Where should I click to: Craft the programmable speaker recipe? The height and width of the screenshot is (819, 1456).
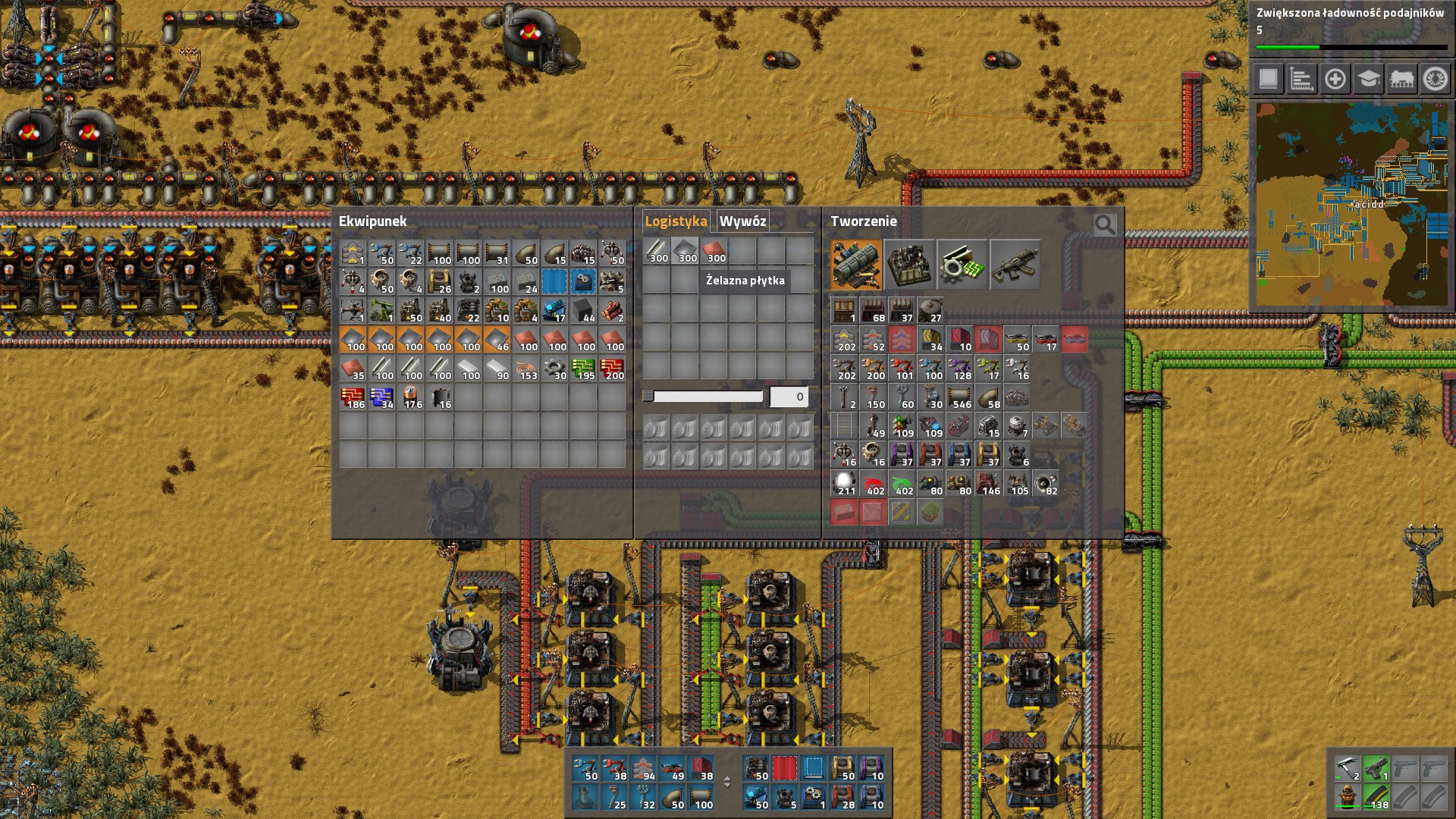point(1046,484)
